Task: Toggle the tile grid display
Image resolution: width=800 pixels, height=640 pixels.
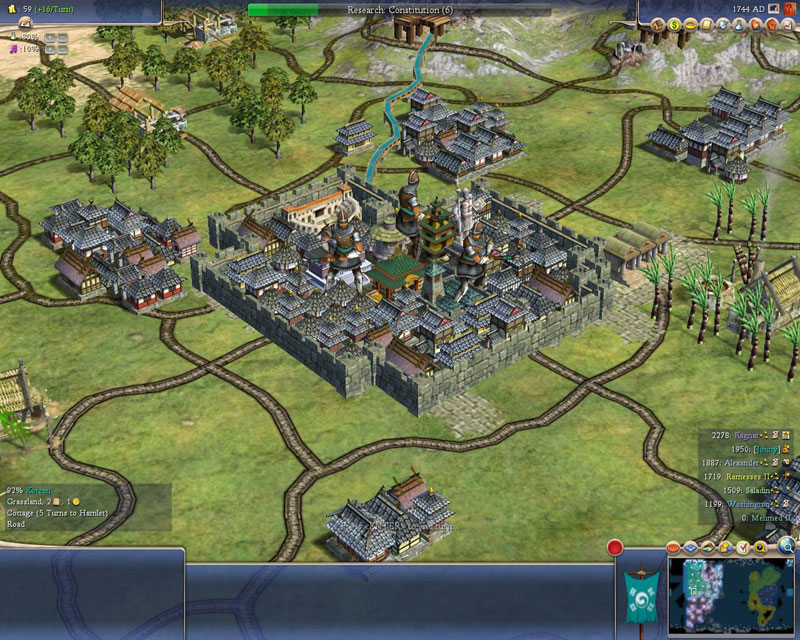Action: (x=689, y=548)
